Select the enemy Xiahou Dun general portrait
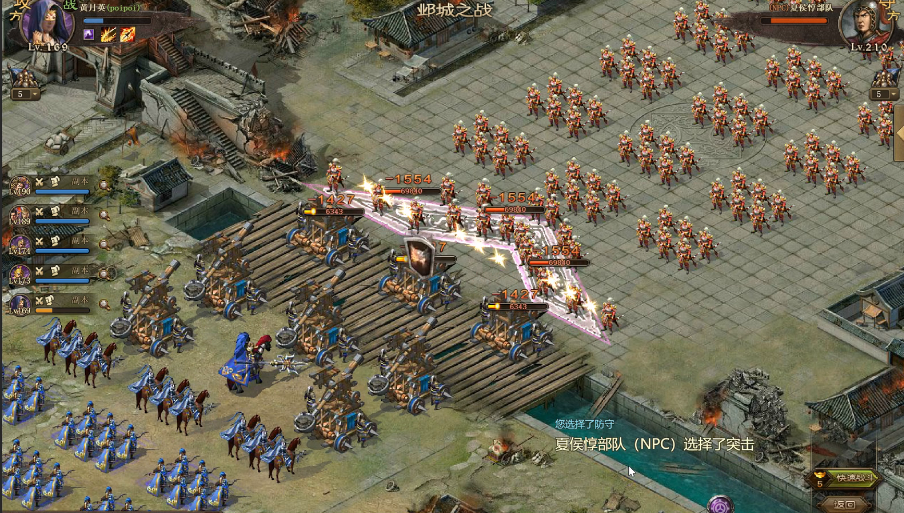Viewport: 904px width, 513px height. [x=866, y=22]
